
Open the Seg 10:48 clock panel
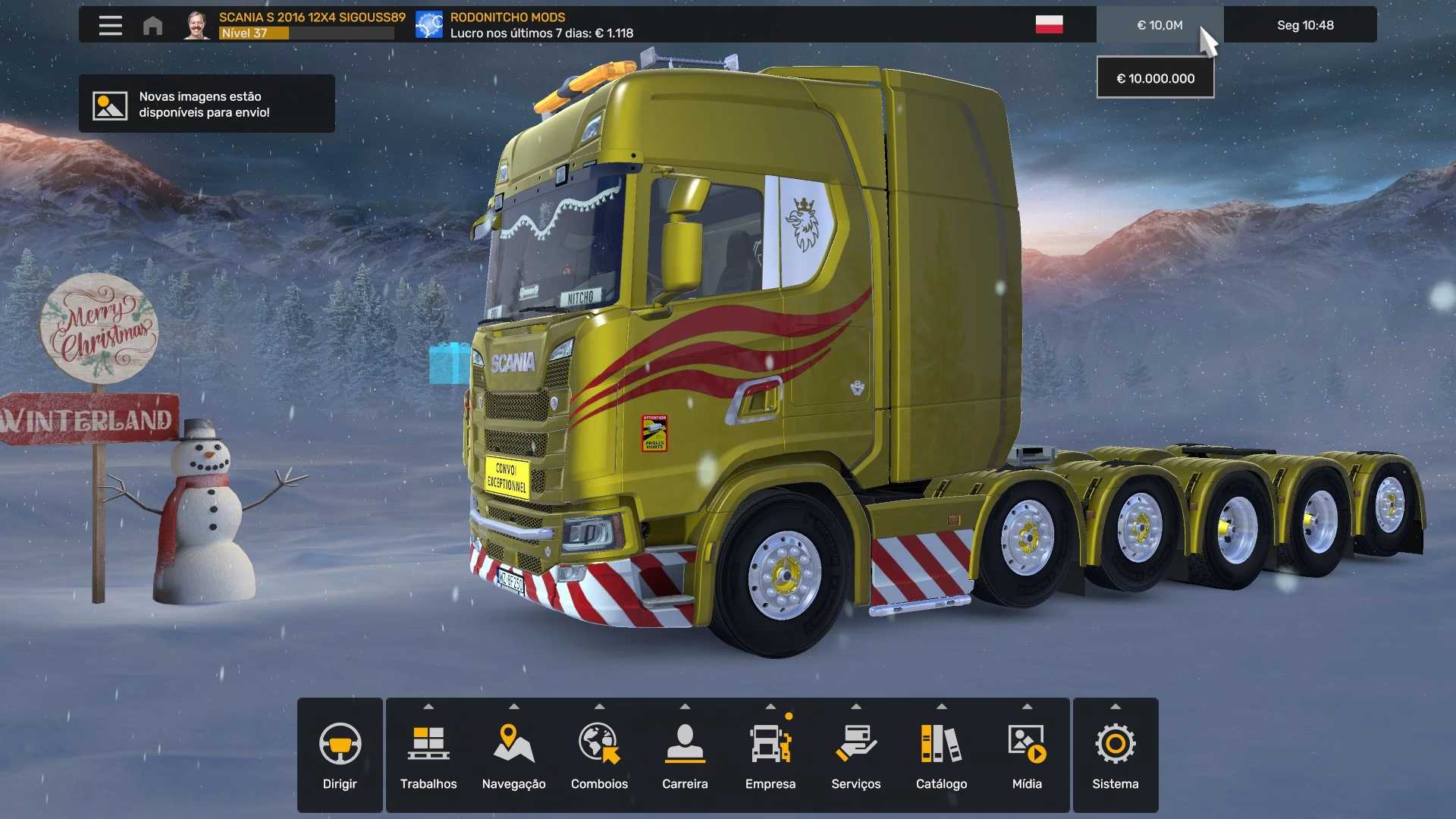1304,25
